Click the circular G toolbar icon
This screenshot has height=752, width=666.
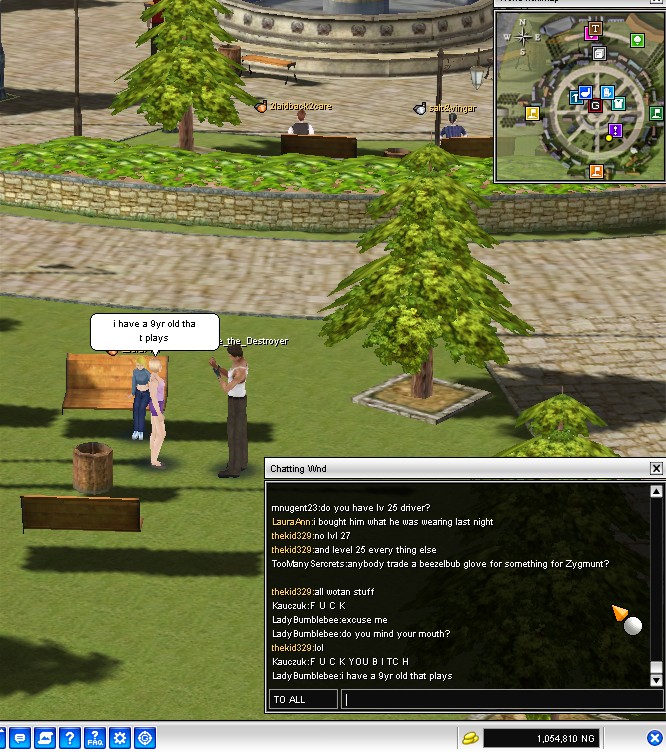click(x=145, y=739)
